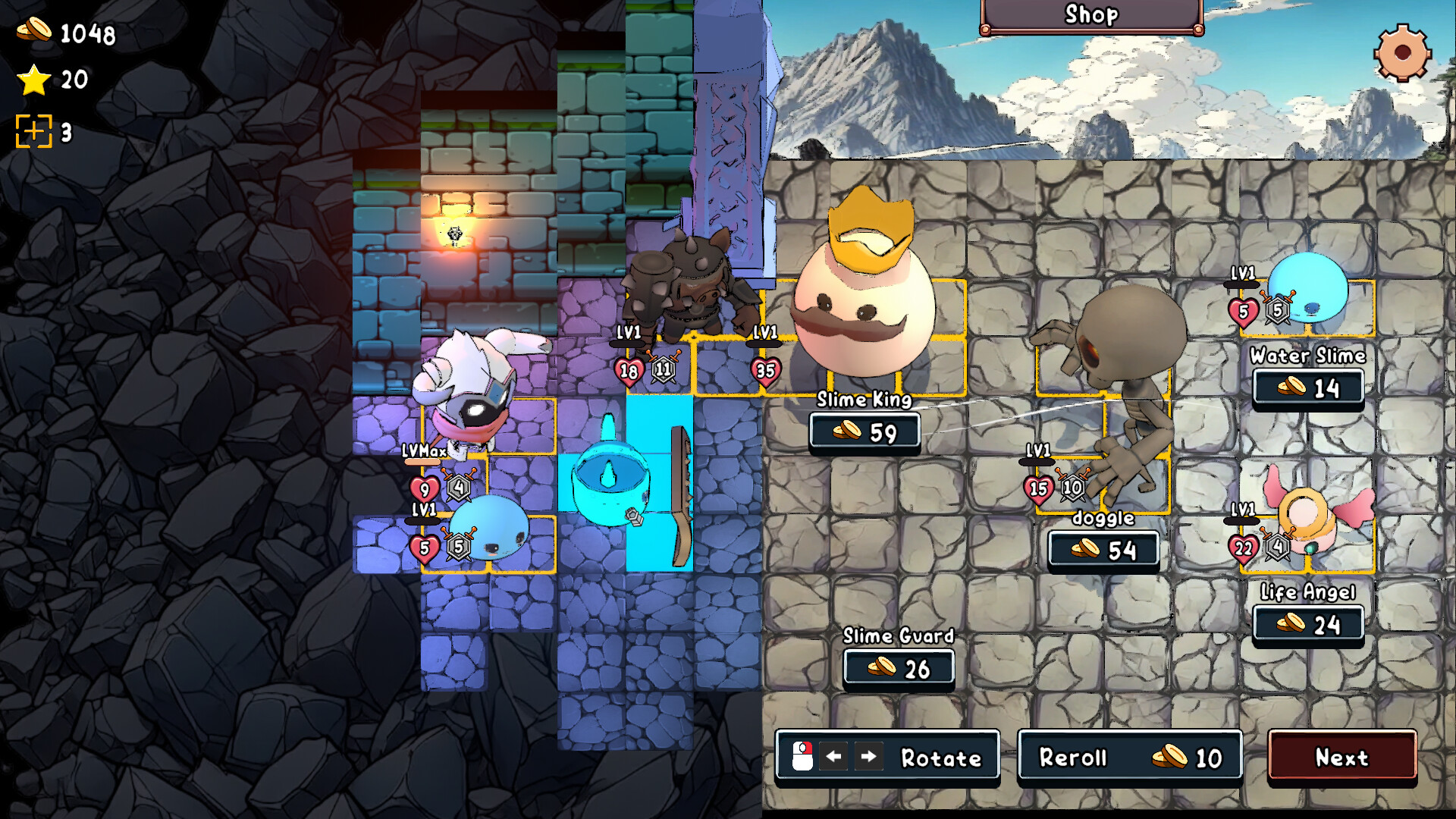Screen dimensions: 1456x819
Task: Click the mouse scroll icon beside Rotate
Action: click(x=802, y=756)
